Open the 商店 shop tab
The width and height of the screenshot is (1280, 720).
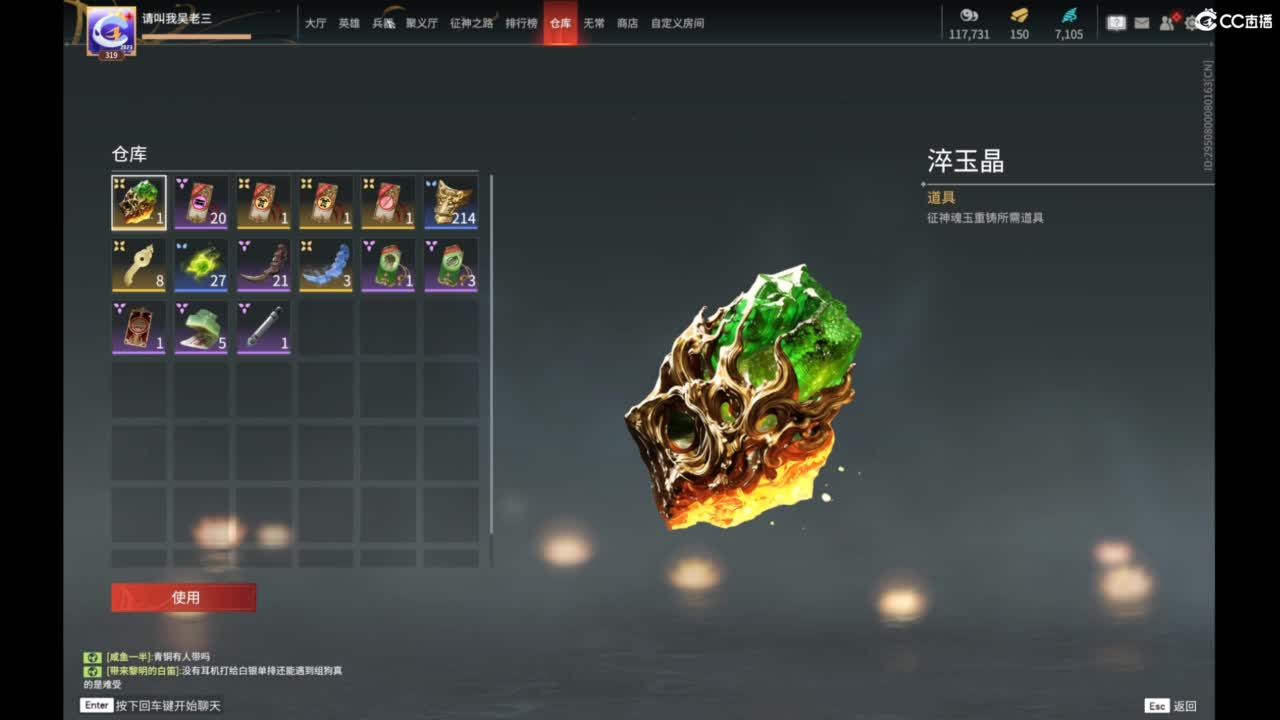626,24
